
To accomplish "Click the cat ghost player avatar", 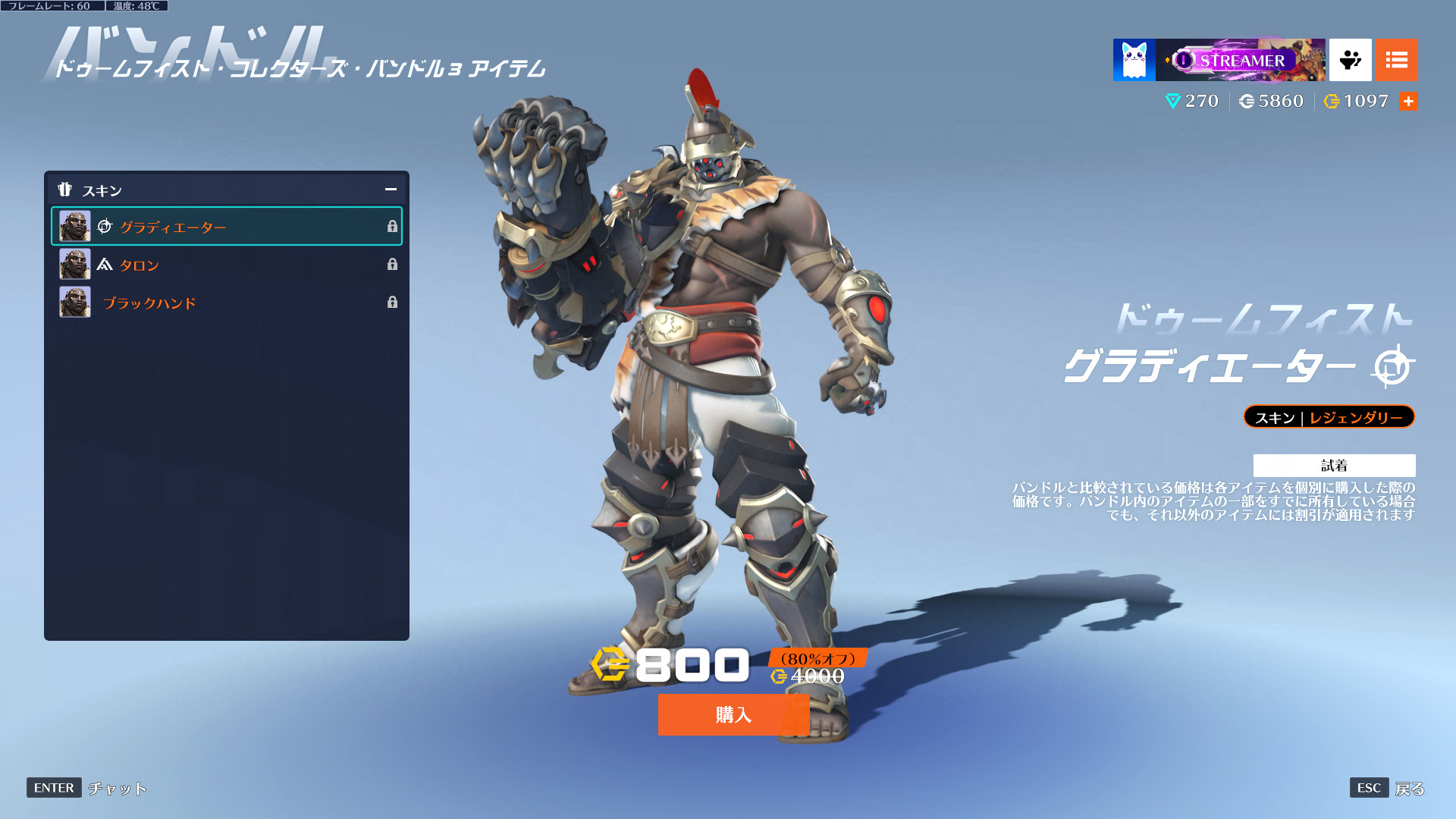I will pyautogui.click(x=1134, y=60).
